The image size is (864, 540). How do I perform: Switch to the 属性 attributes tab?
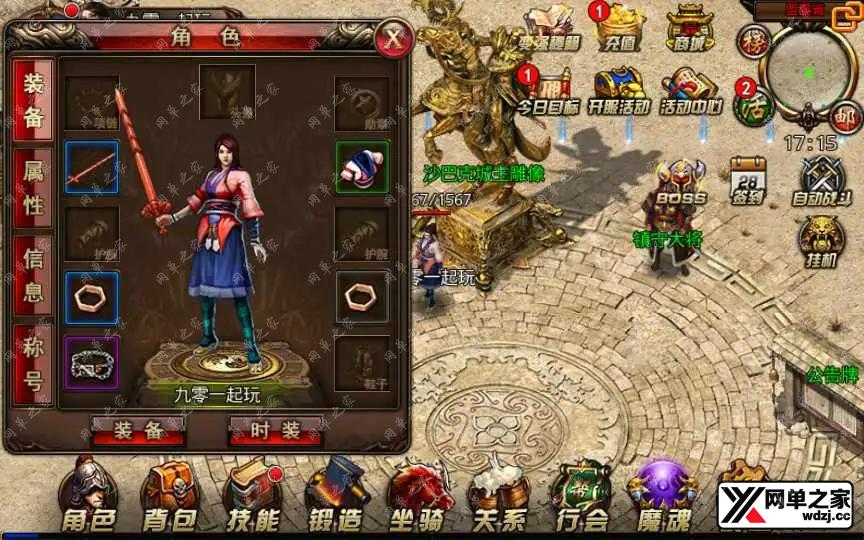(34, 191)
